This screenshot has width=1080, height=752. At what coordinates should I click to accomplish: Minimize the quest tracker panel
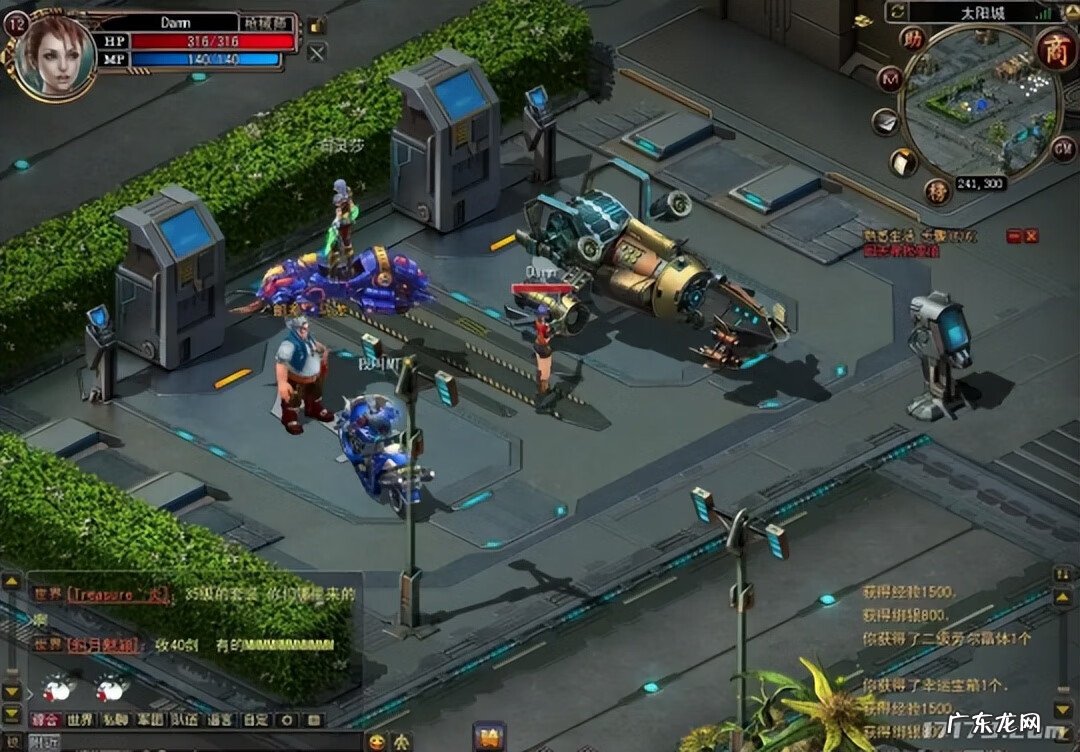click(x=1014, y=236)
